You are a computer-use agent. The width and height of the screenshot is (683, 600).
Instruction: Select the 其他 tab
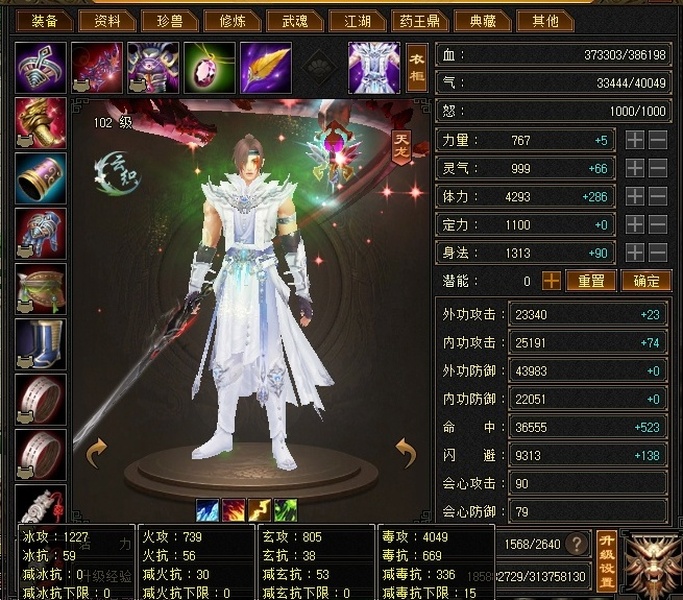point(545,20)
